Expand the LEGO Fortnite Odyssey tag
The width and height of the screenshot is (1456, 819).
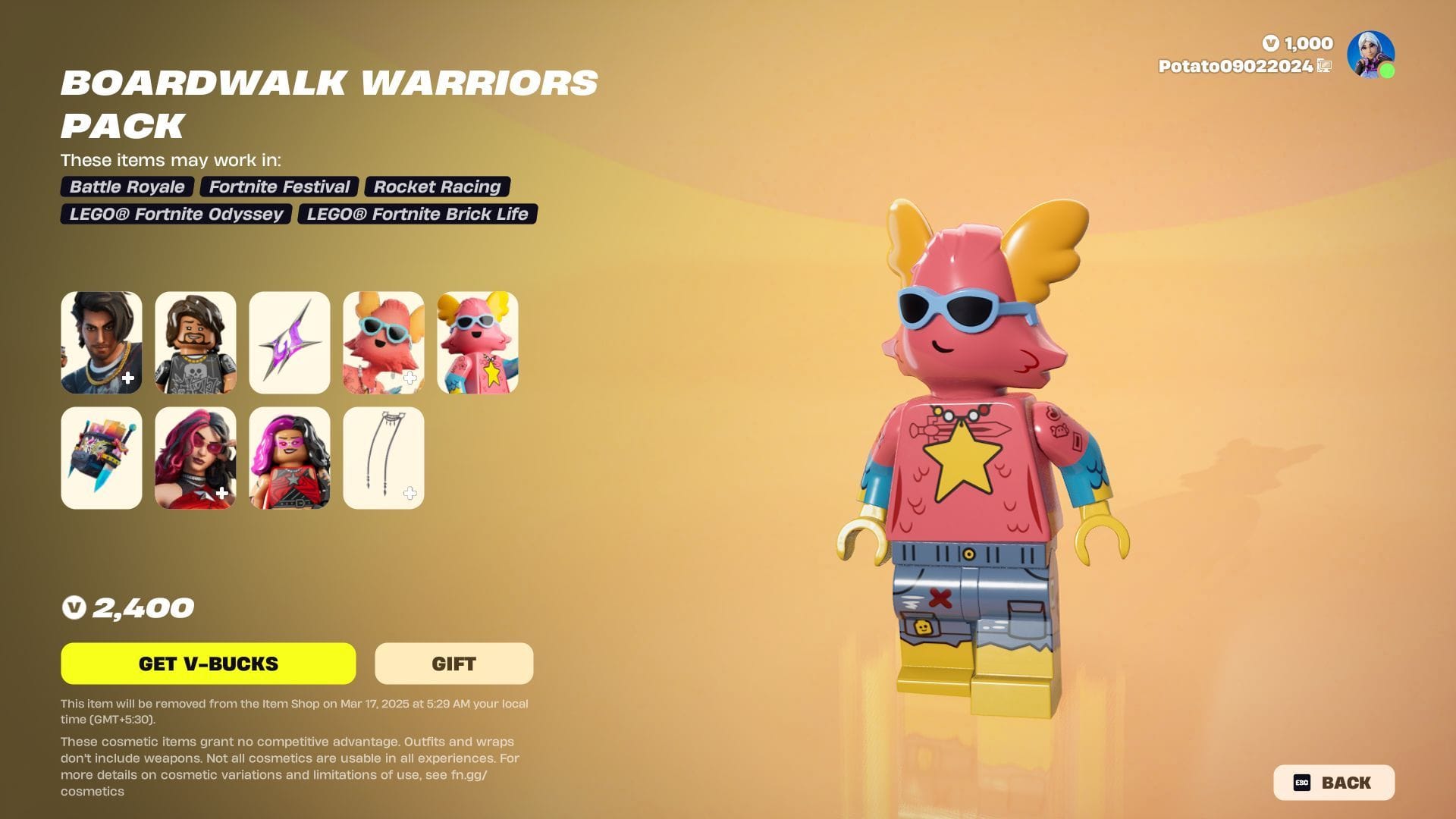point(175,214)
